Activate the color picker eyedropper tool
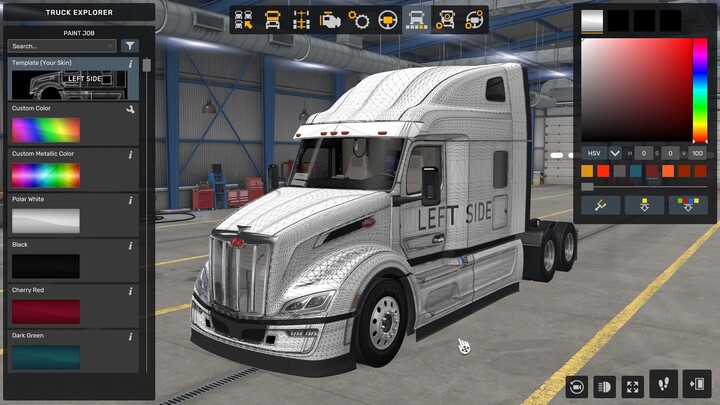 pyautogui.click(x=602, y=204)
